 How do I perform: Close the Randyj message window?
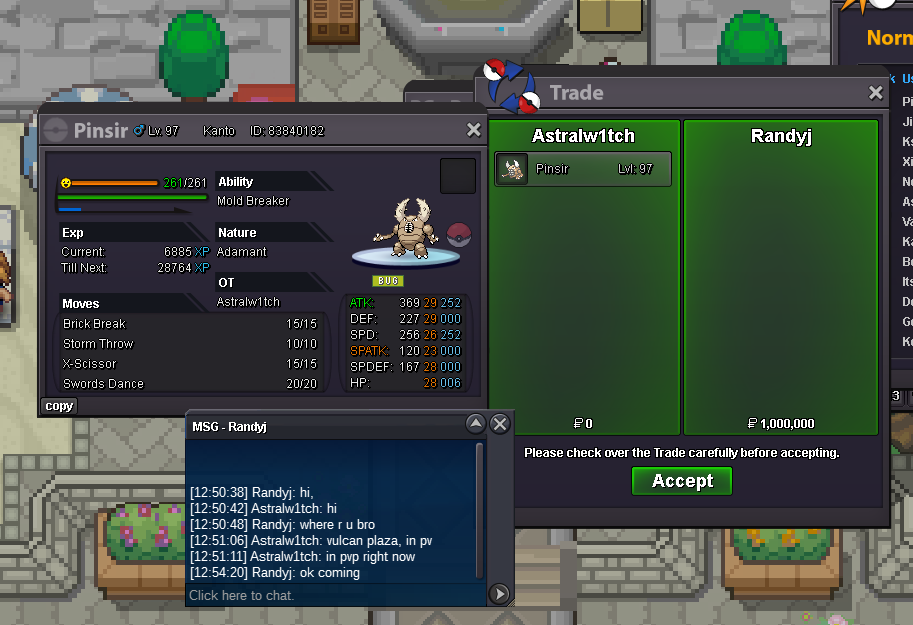[501, 424]
